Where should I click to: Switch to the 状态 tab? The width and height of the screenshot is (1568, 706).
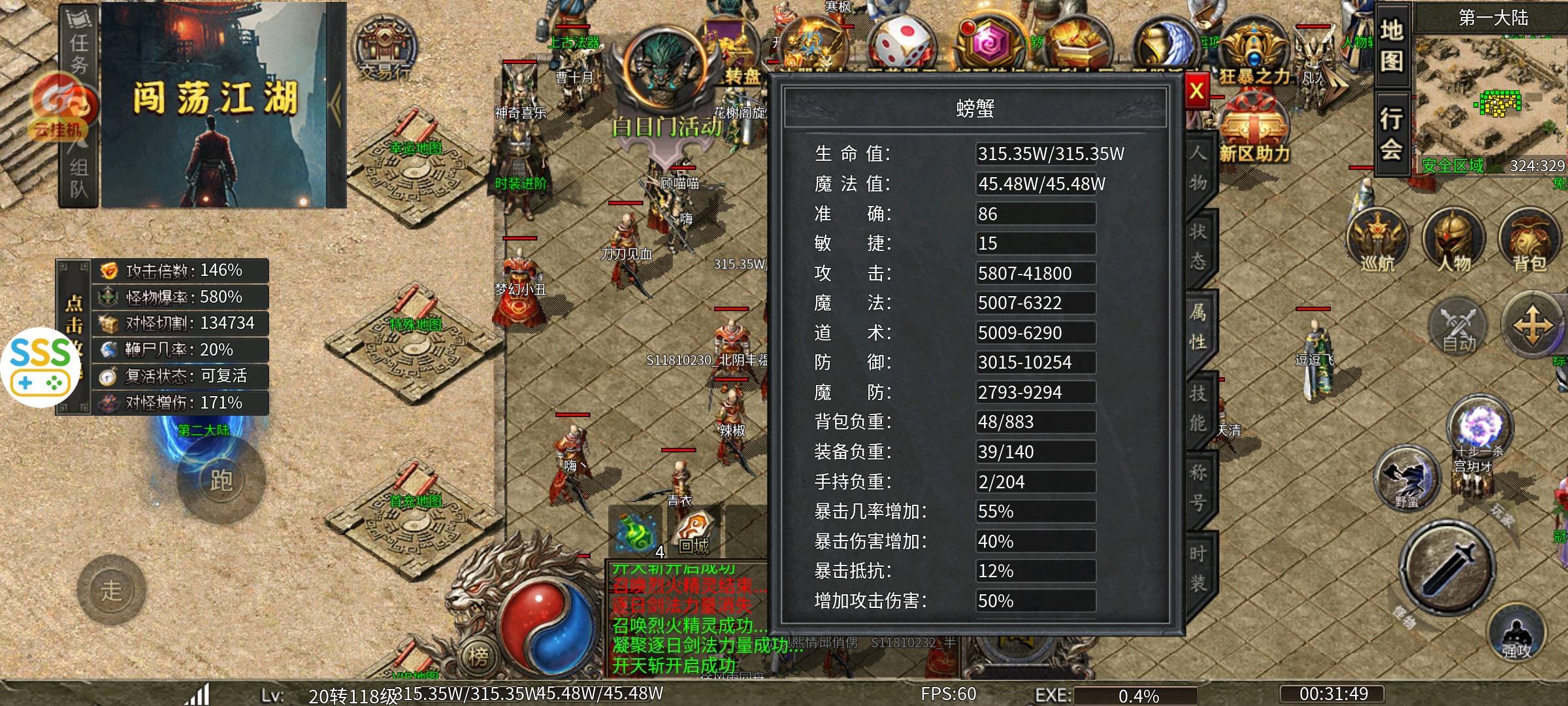1198,246
